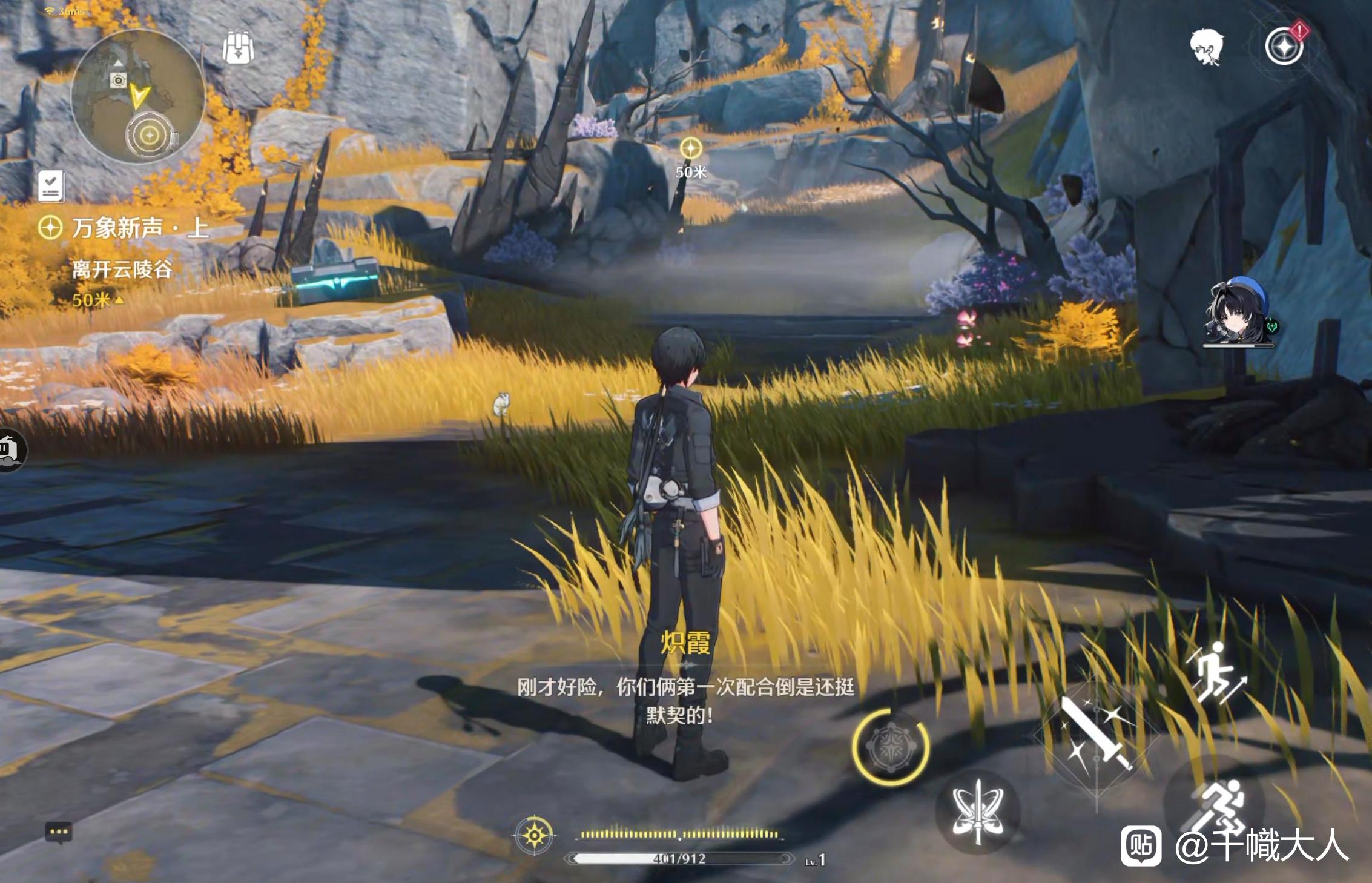Screen dimensions: 1372x883
Task: Trigger the yellow-ringed echo skill button
Action: click(x=890, y=747)
